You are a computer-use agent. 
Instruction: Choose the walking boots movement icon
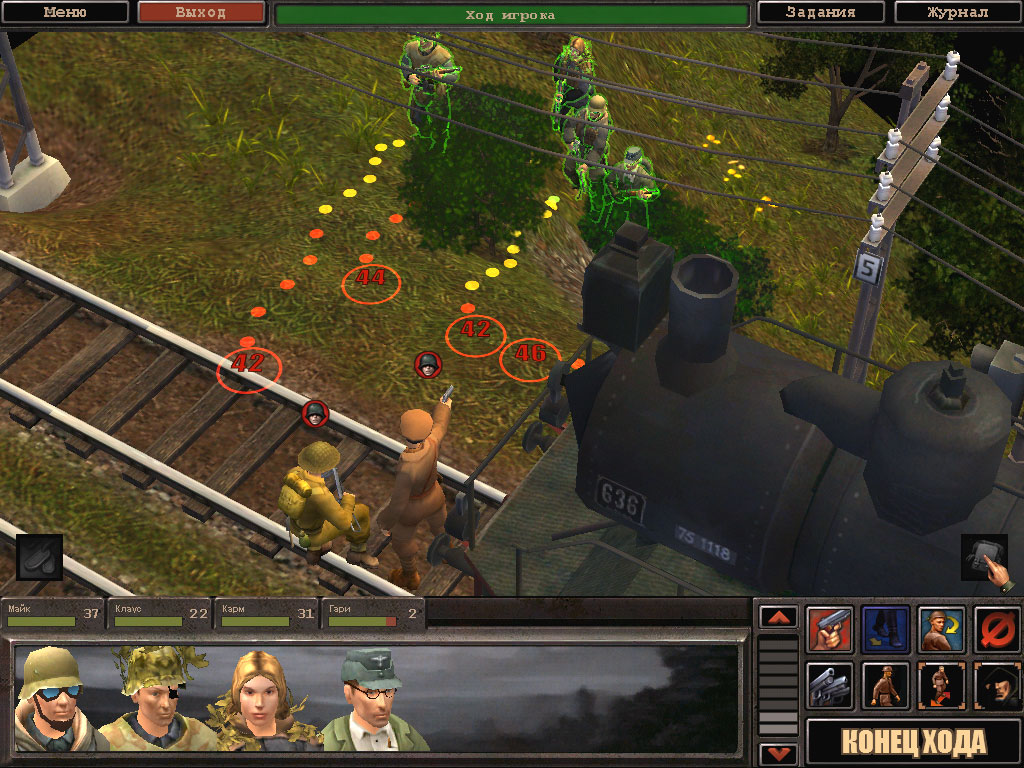point(886,630)
